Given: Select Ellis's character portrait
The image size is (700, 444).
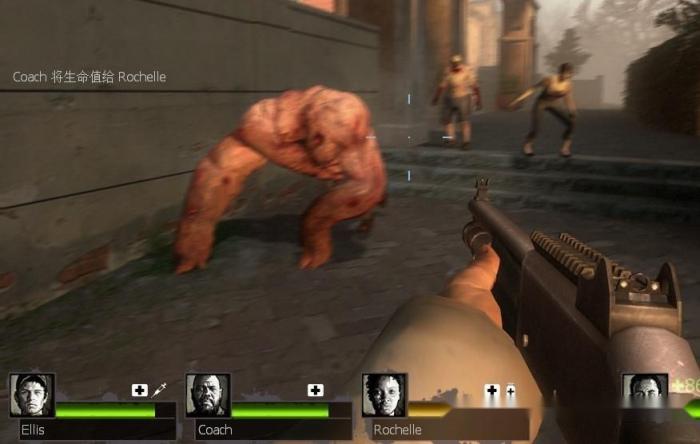Looking at the screenshot, I should pyautogui.click(x=32, y=395).
